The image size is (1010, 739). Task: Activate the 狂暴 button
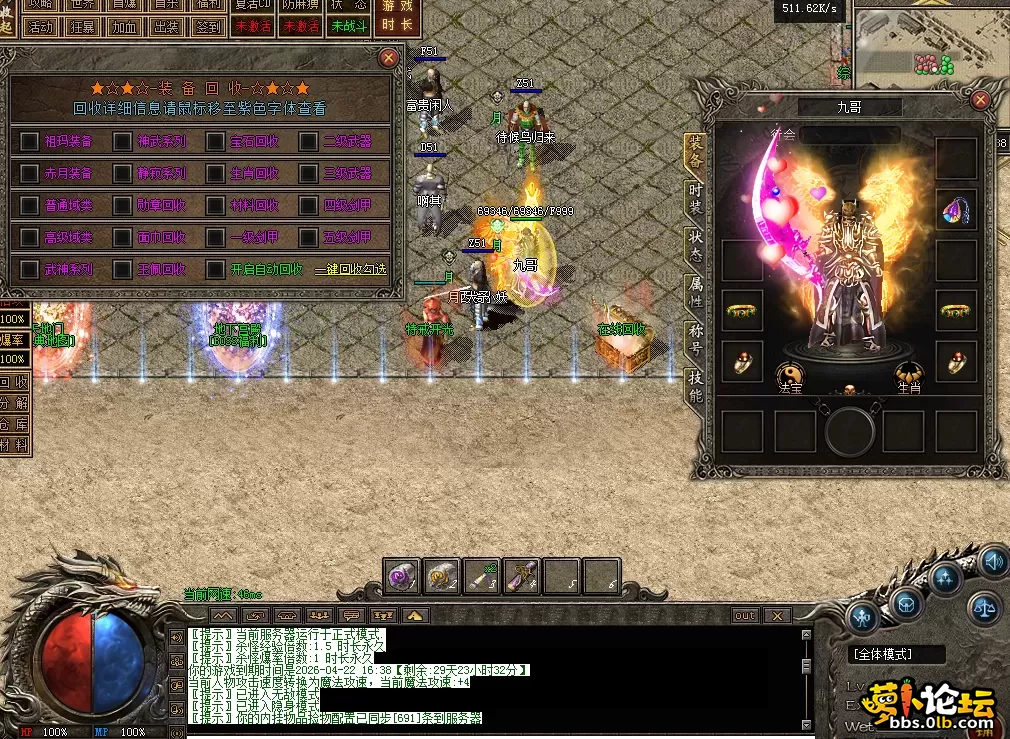(x=83, y=27)
